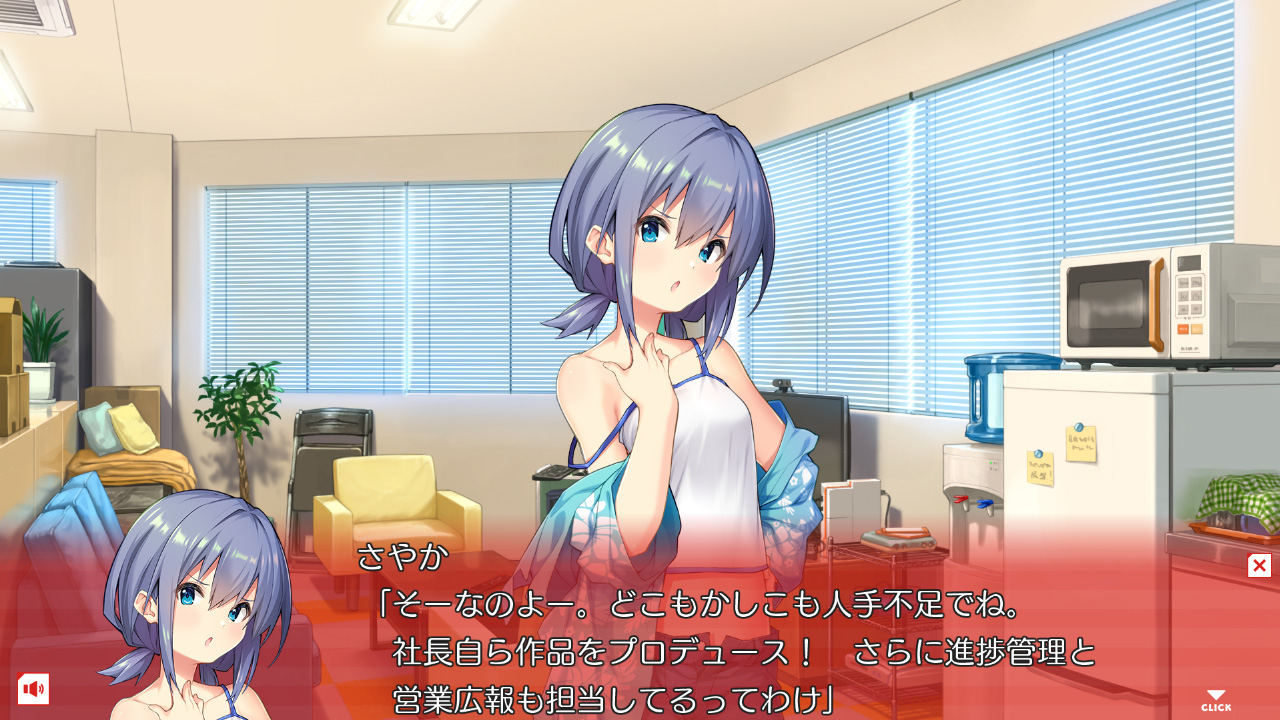Replay the voice line with the speaker icon
The image size is (1280, 720).
(33, 689)
